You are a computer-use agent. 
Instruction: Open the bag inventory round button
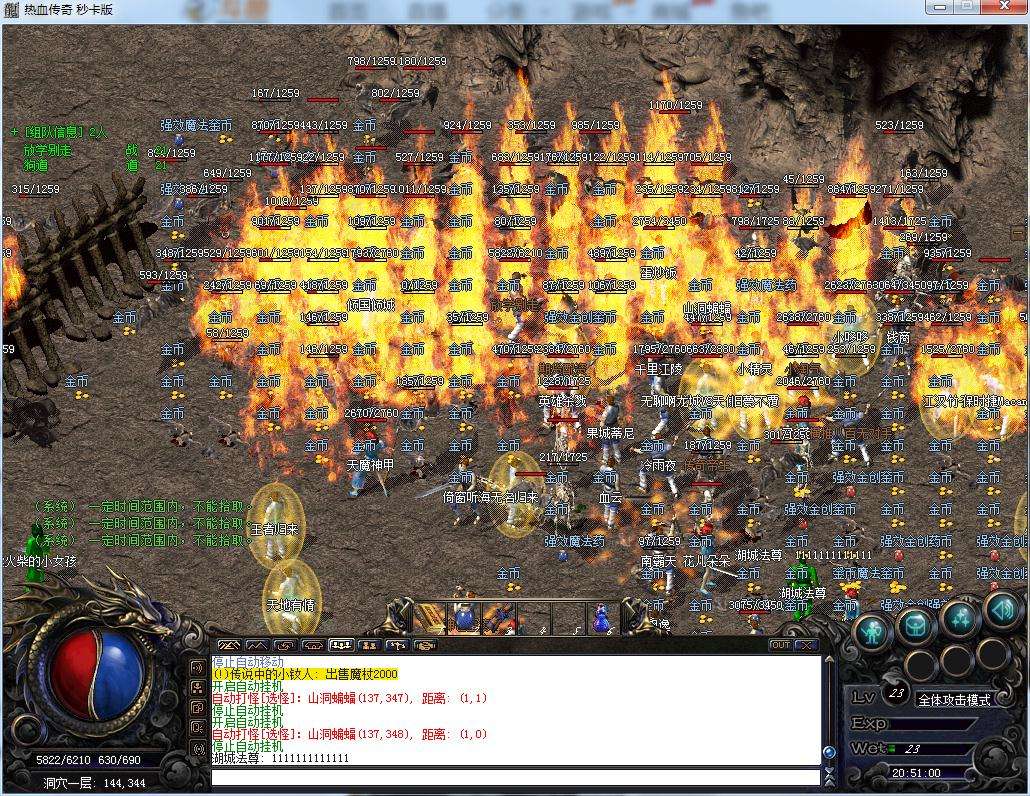(916, 627)
